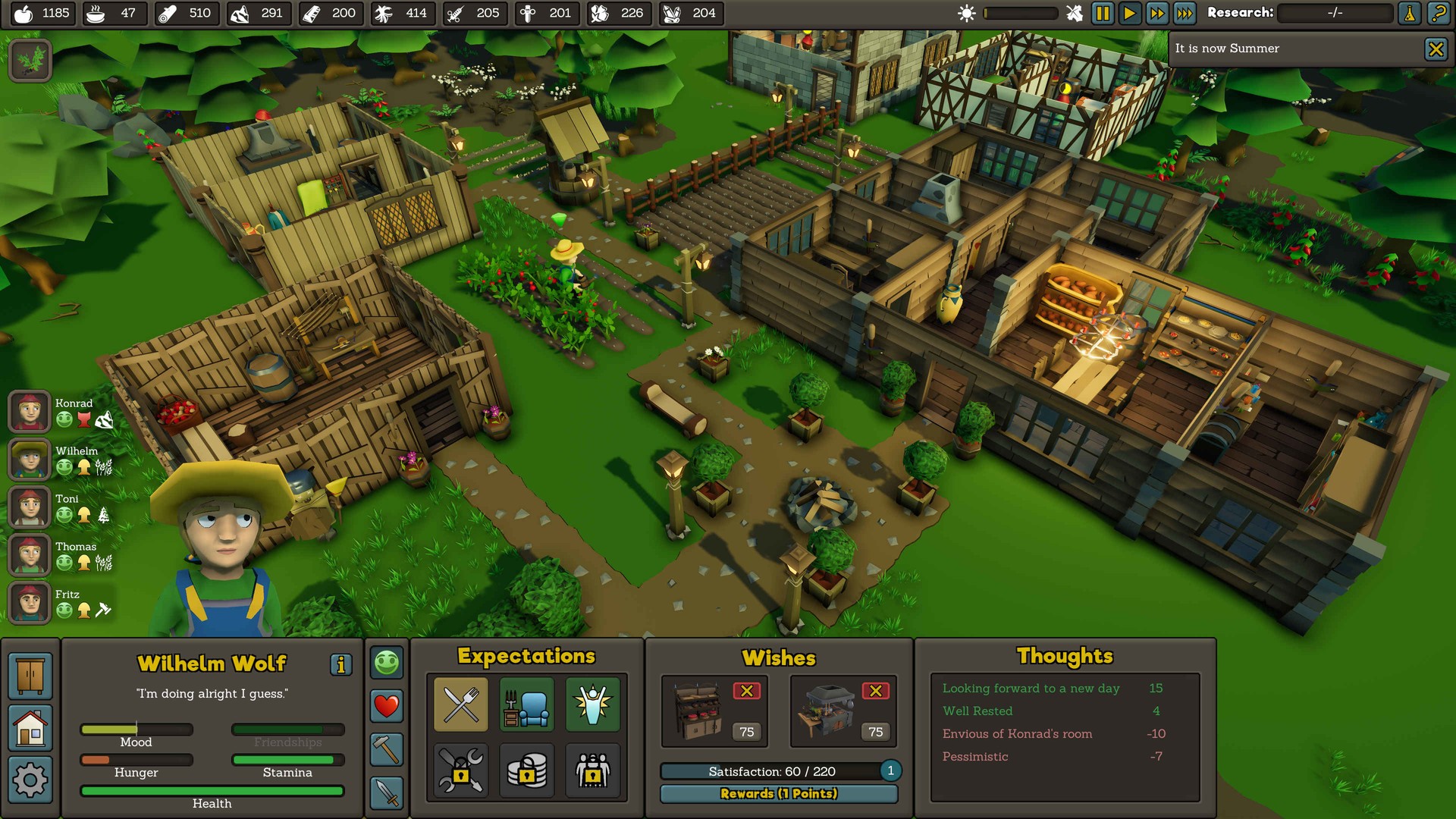Image resolution: width=1456 pixels, height=819 pixels.
Task: Click the locked coins expectation icon
Action: pos(526,771)
